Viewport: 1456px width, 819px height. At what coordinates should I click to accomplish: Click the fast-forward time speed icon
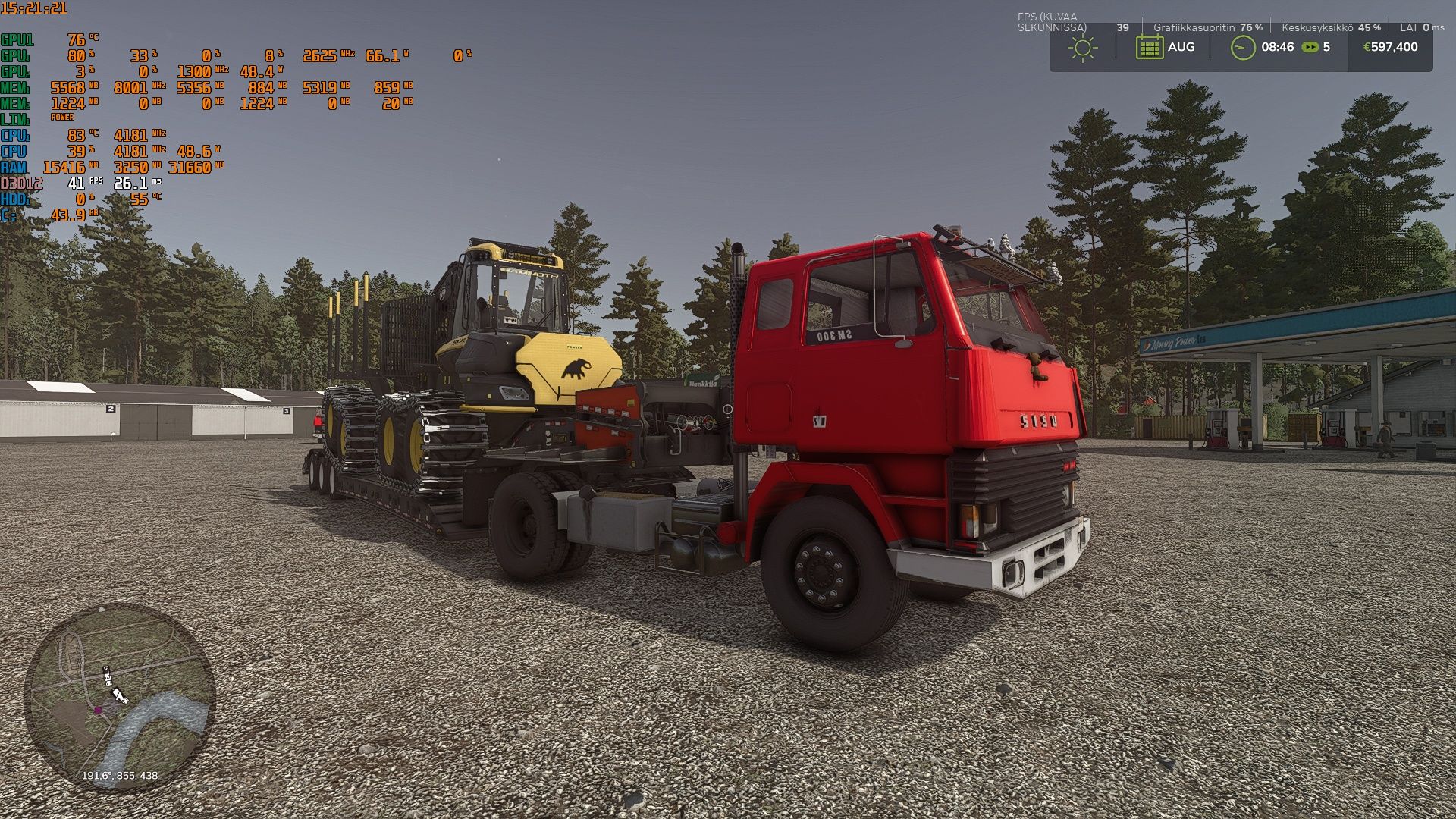1310,47
